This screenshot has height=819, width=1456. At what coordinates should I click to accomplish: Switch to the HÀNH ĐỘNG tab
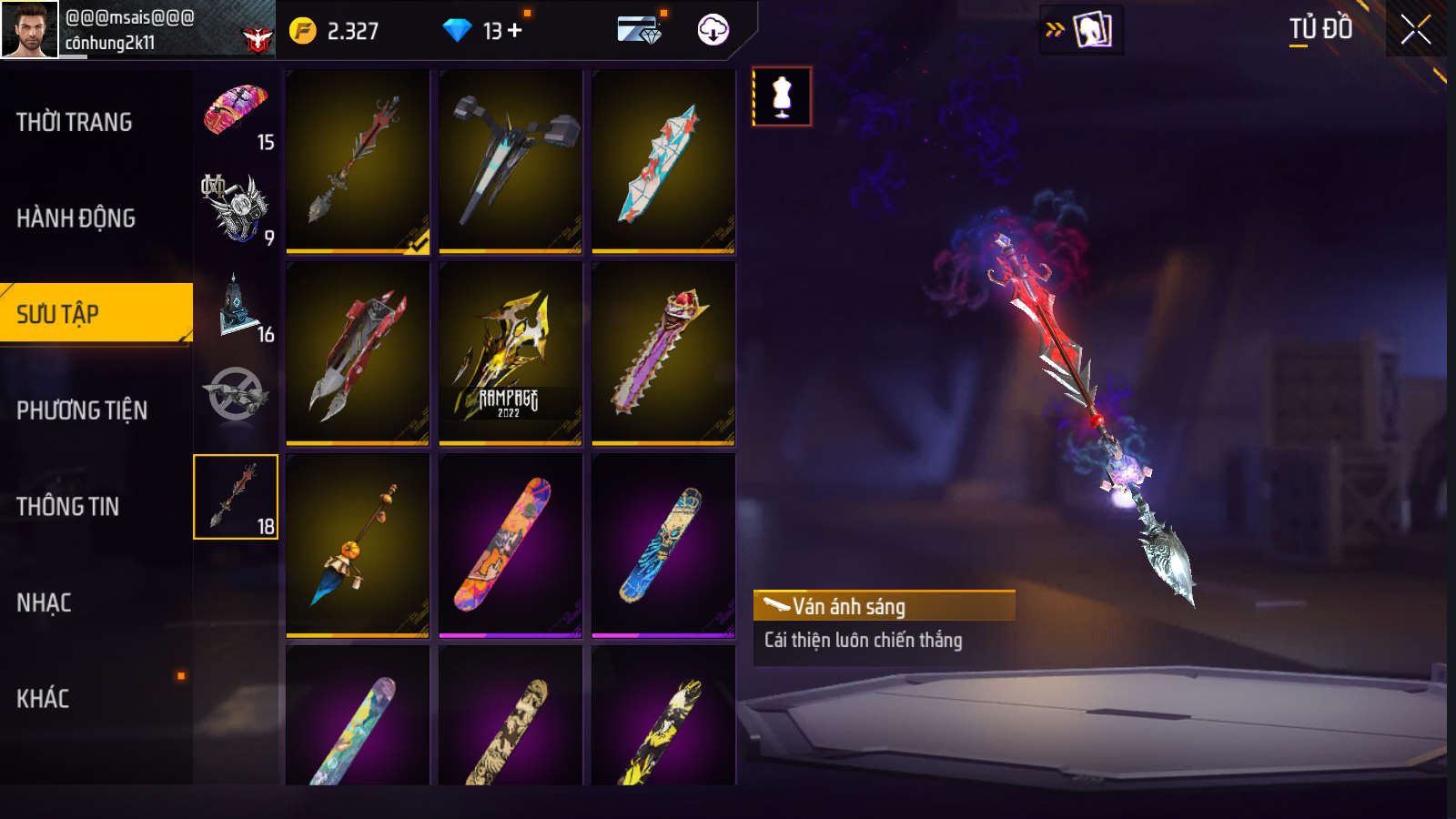pyautogui.click(x=76, y=218)
